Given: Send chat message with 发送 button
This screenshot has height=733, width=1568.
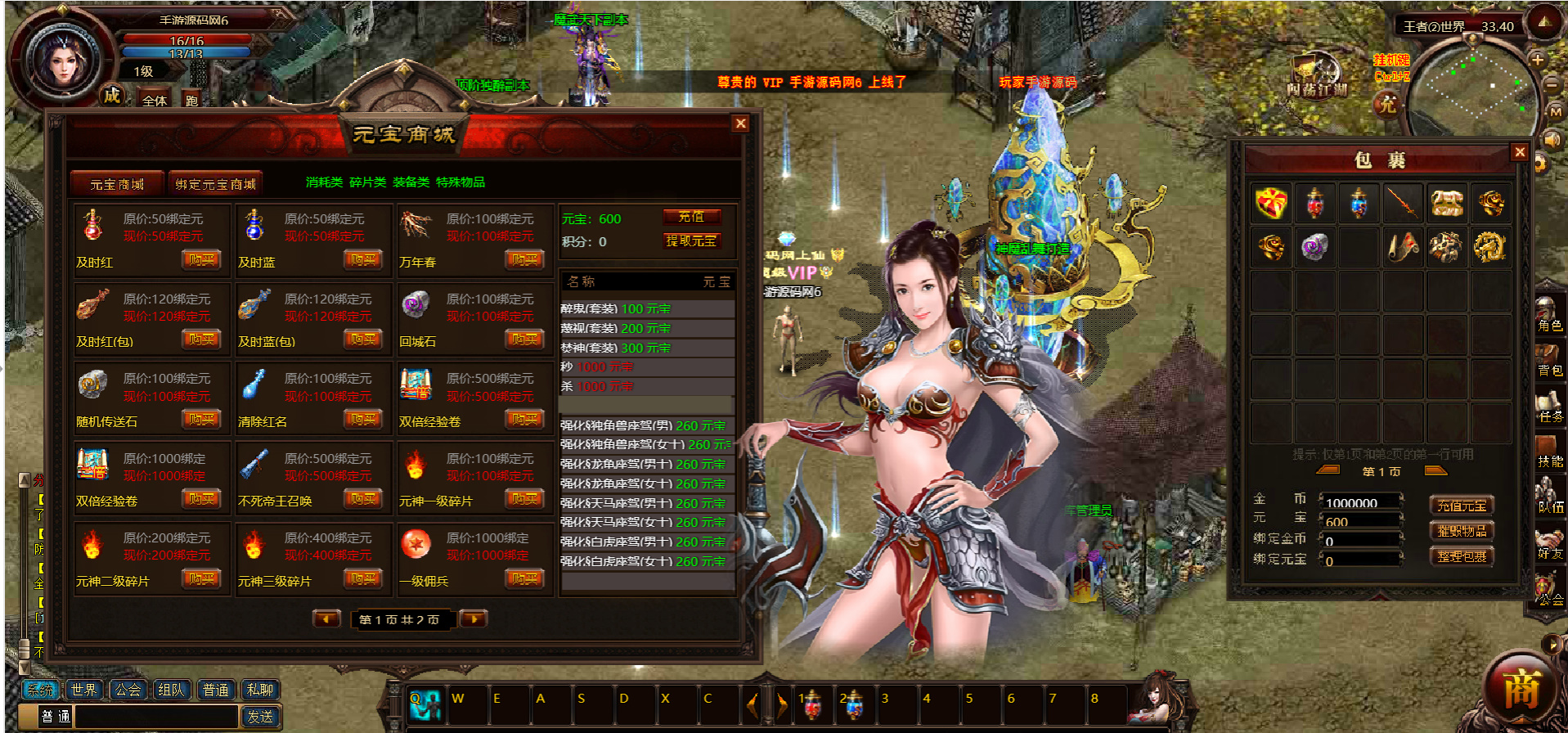Looking at the screenshot, I should [260, 717].
